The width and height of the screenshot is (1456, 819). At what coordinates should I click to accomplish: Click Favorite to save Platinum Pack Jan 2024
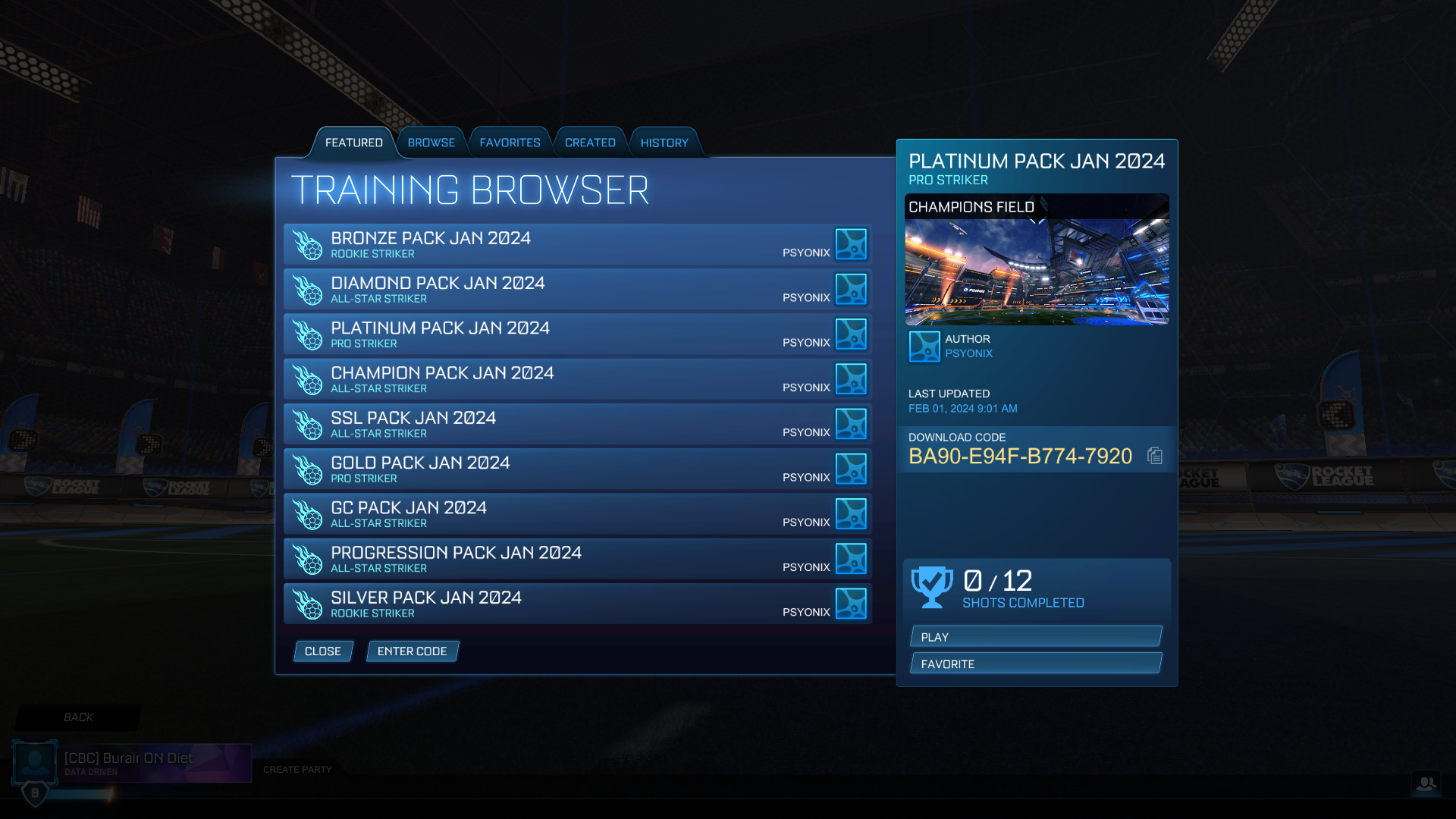click(x=1035, y=663)
